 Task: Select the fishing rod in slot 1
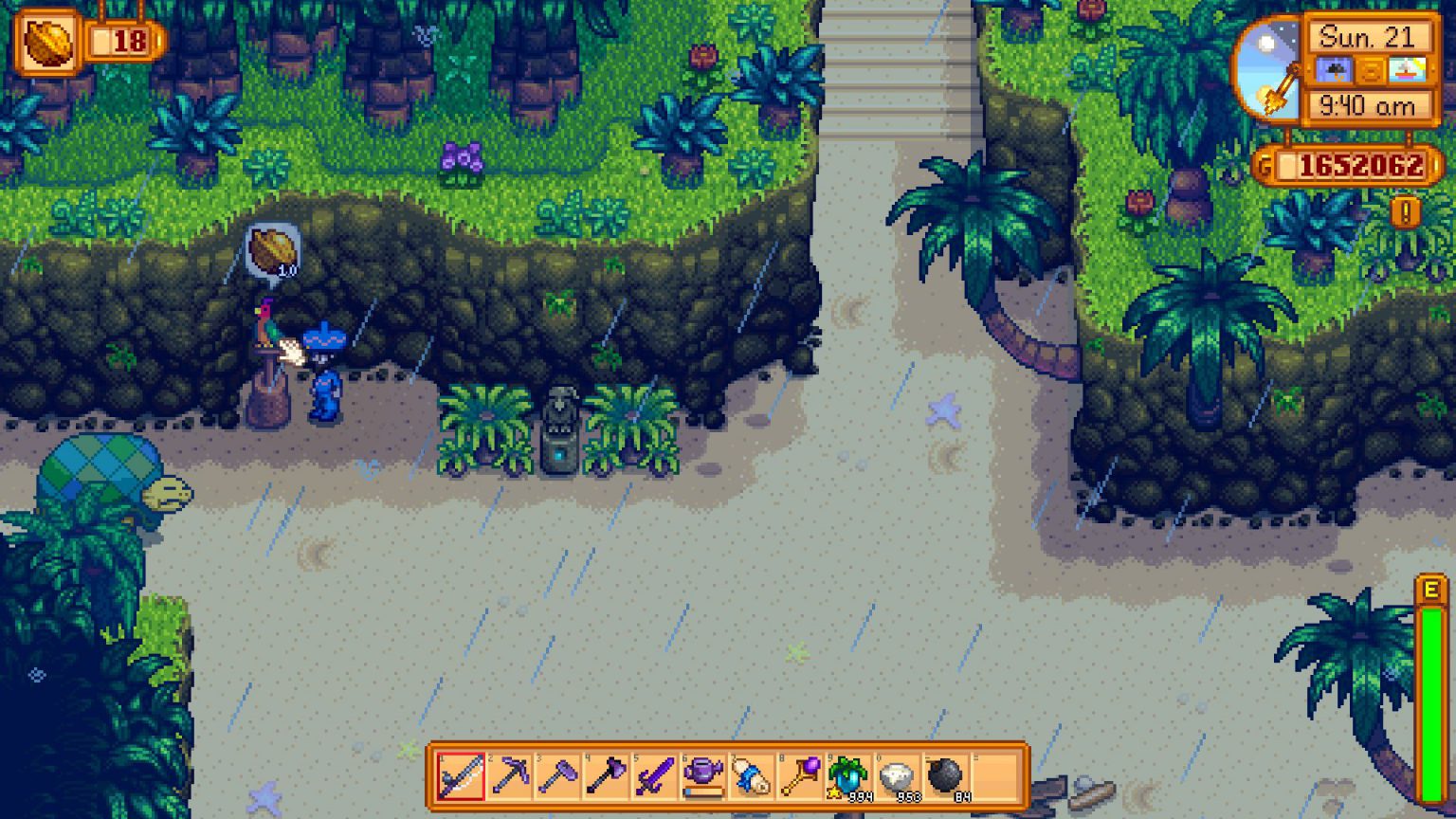[x=460, y=773]
